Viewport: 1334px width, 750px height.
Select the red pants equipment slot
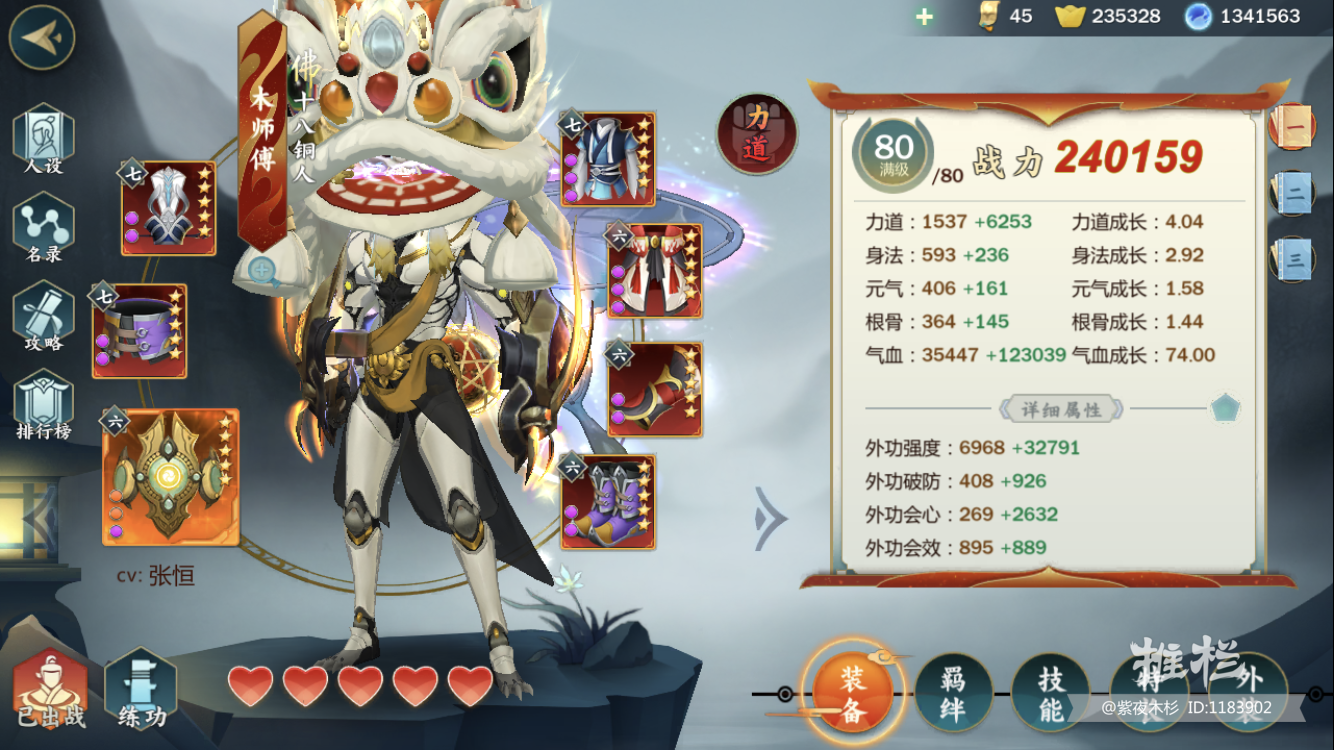[655, 271]
